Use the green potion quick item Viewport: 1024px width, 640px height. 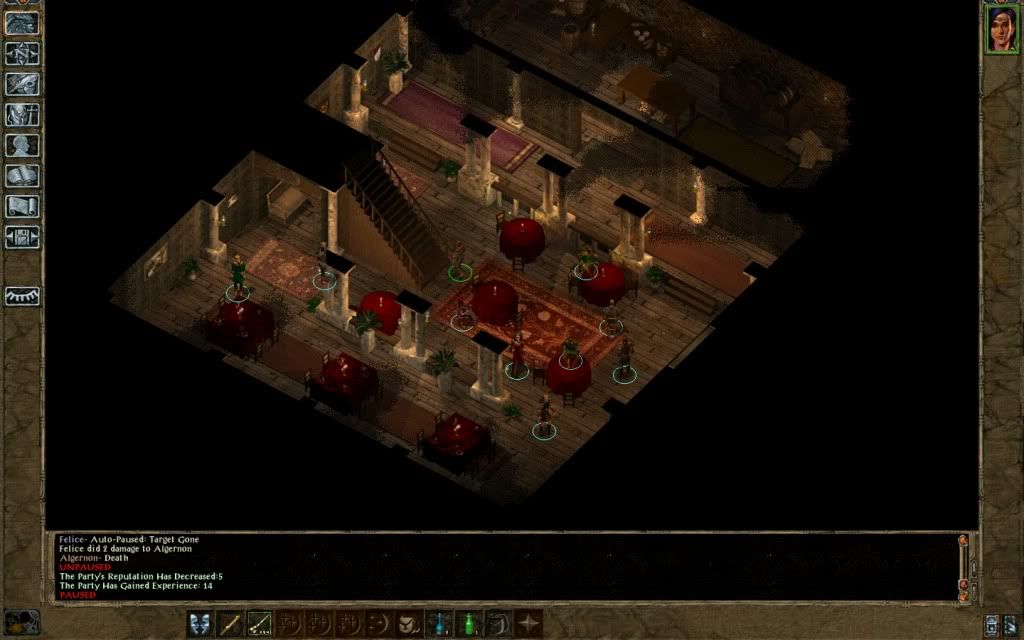(x=468, y=623)
